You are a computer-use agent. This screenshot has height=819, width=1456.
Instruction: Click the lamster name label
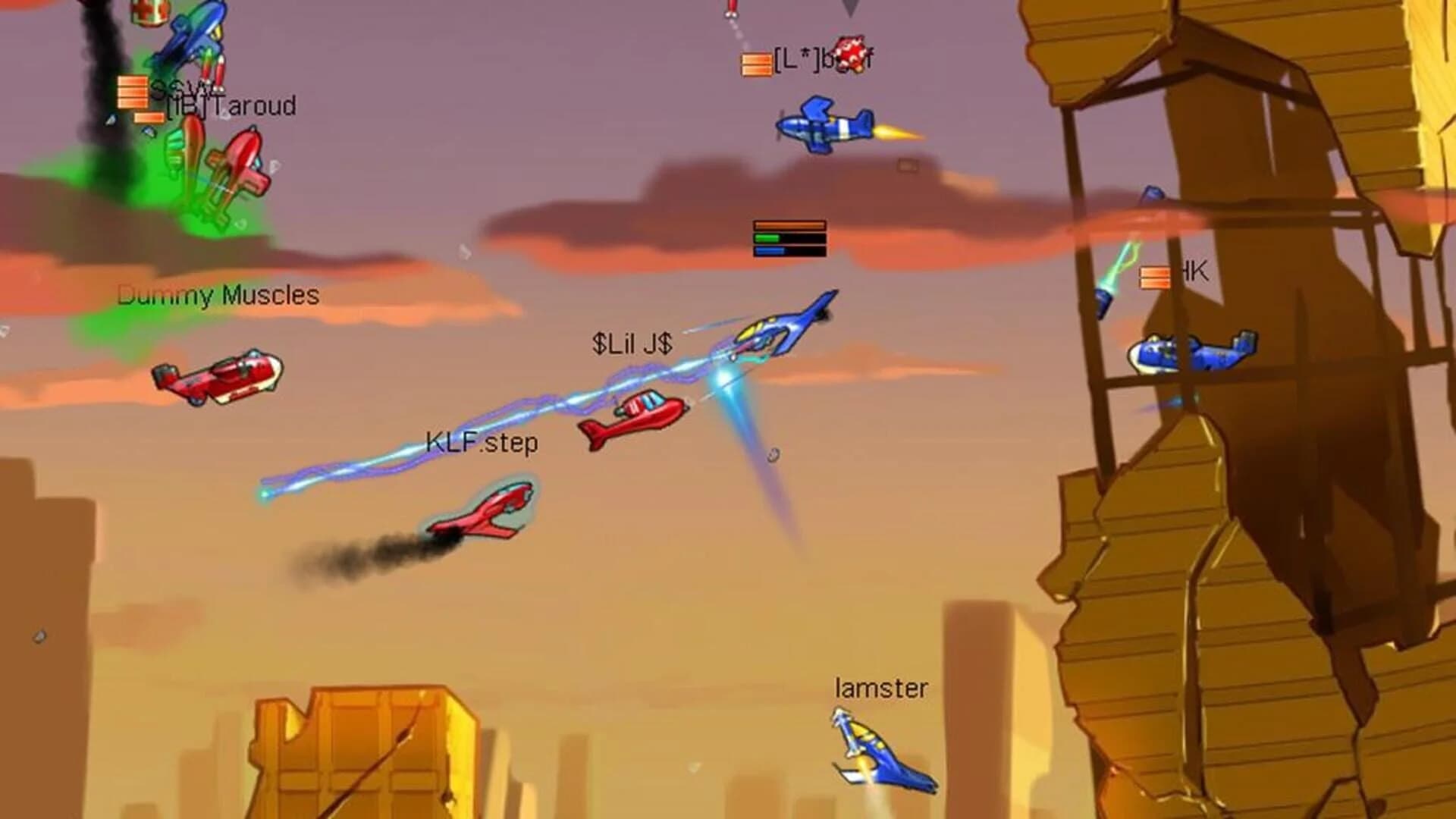coord(881,689)
